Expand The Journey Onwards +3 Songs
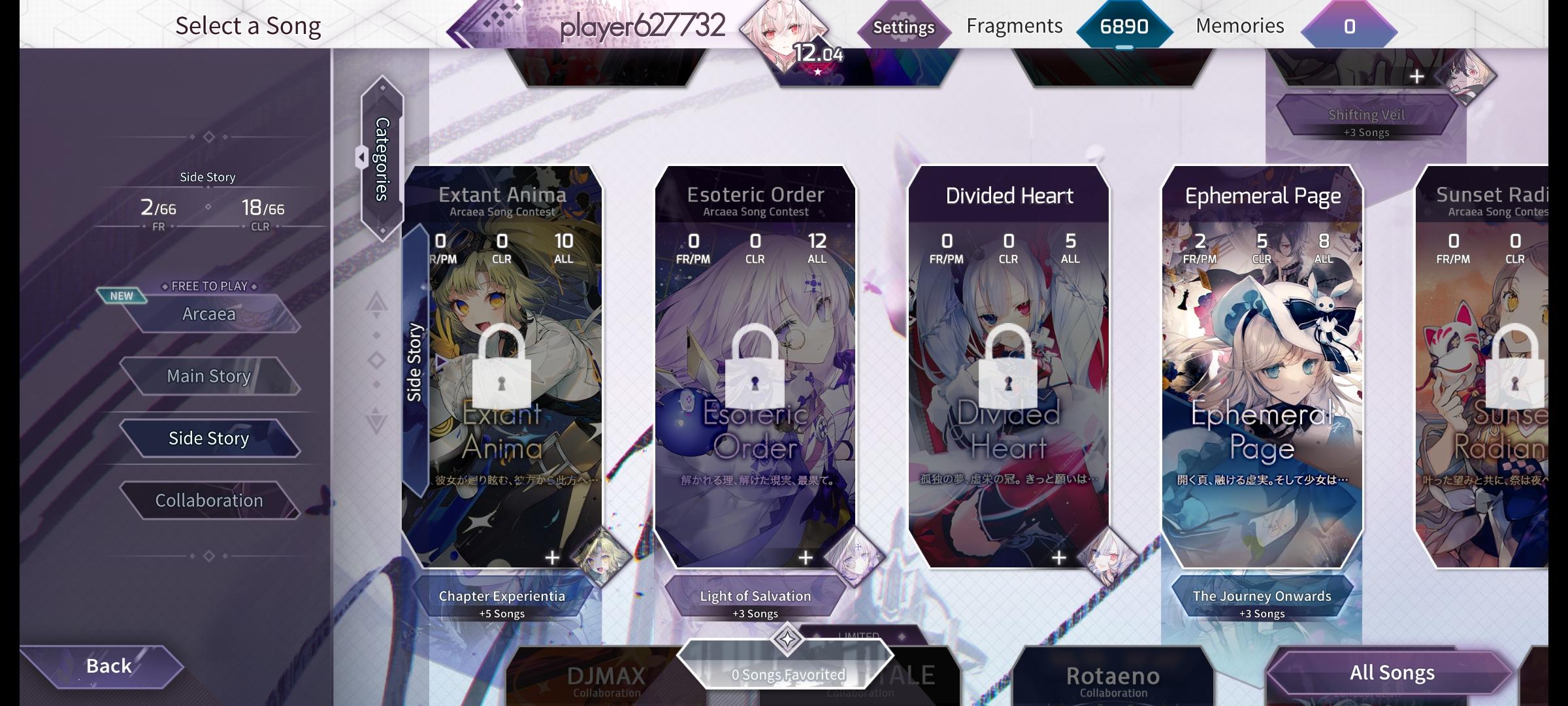Screen dimensions: 1568x706 click(1261, 601)
